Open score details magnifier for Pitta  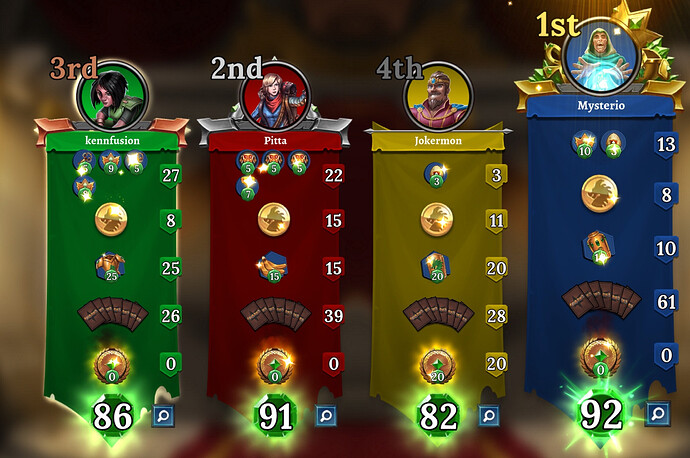tap(326, 414)
